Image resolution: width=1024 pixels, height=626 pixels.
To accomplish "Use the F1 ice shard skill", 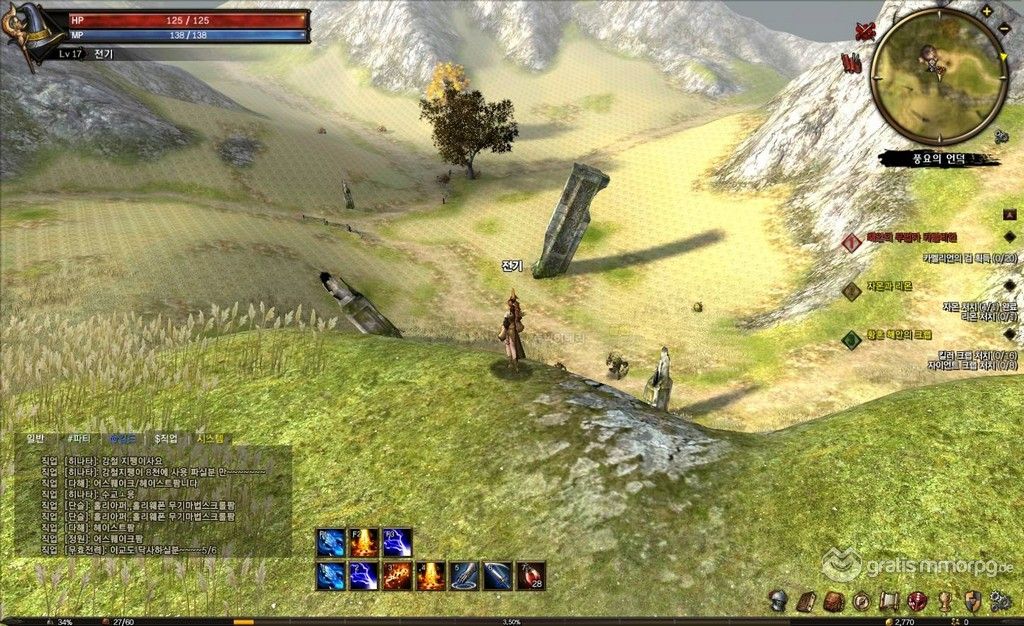I will [x=331, y=543].
